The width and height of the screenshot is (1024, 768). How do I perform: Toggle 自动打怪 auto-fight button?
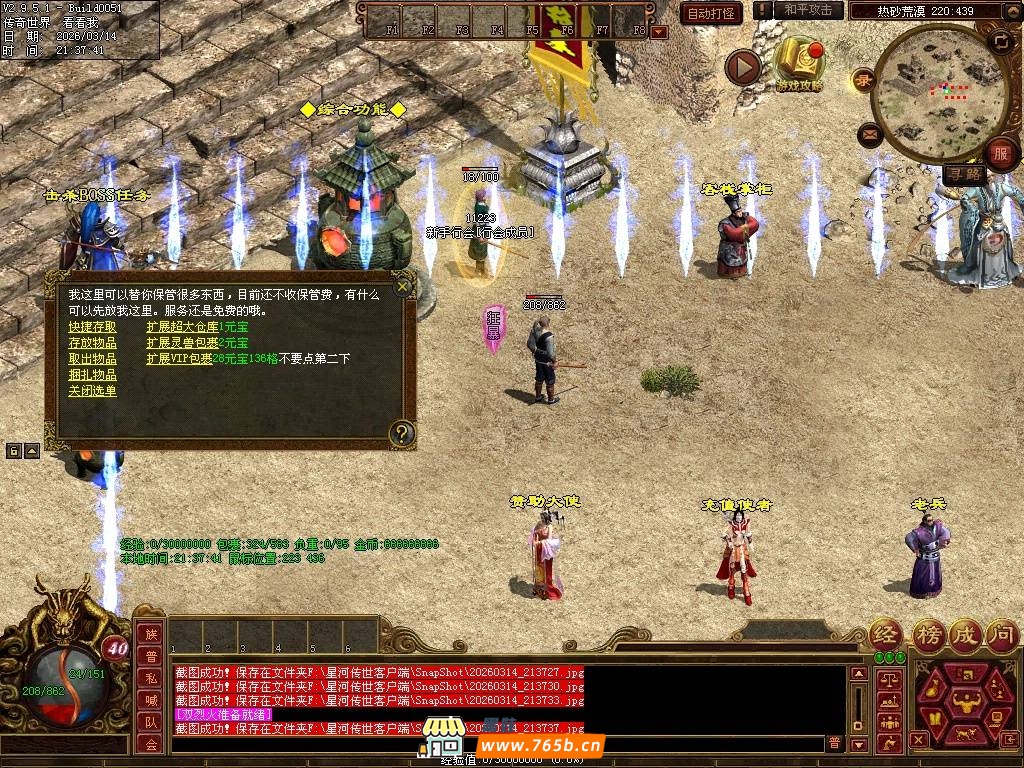click(x=711, y=13)
